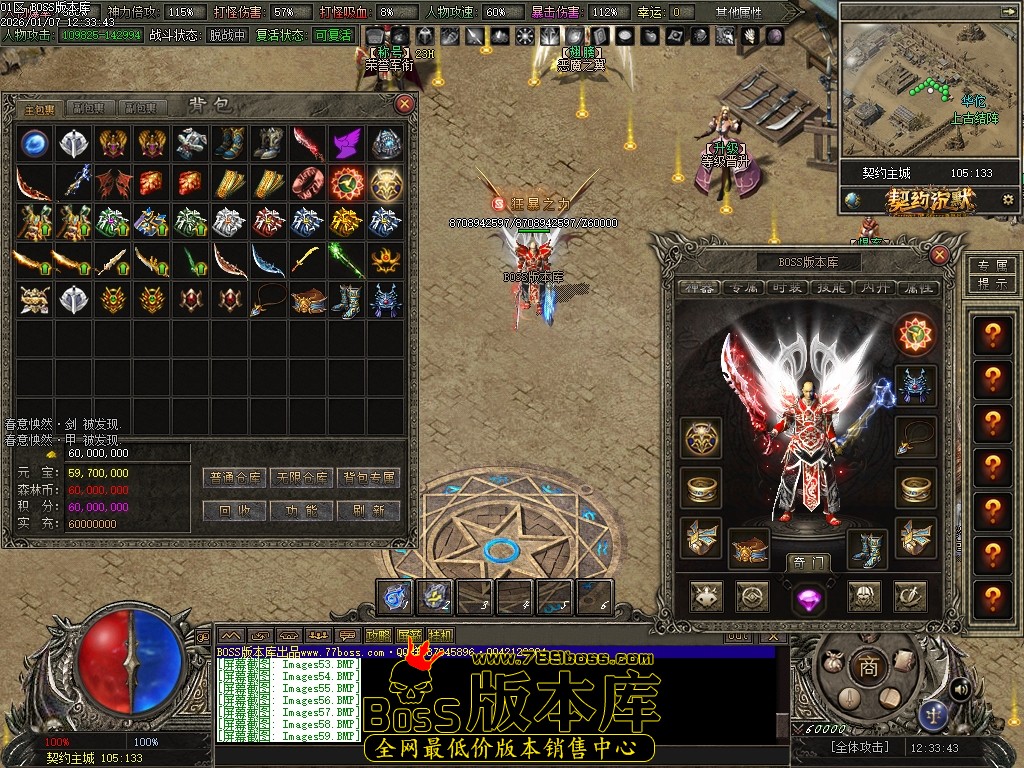This screenshot has height=768, width=1024.
Task: Select the blue orb item in backpack
Action: pos(35,142)
